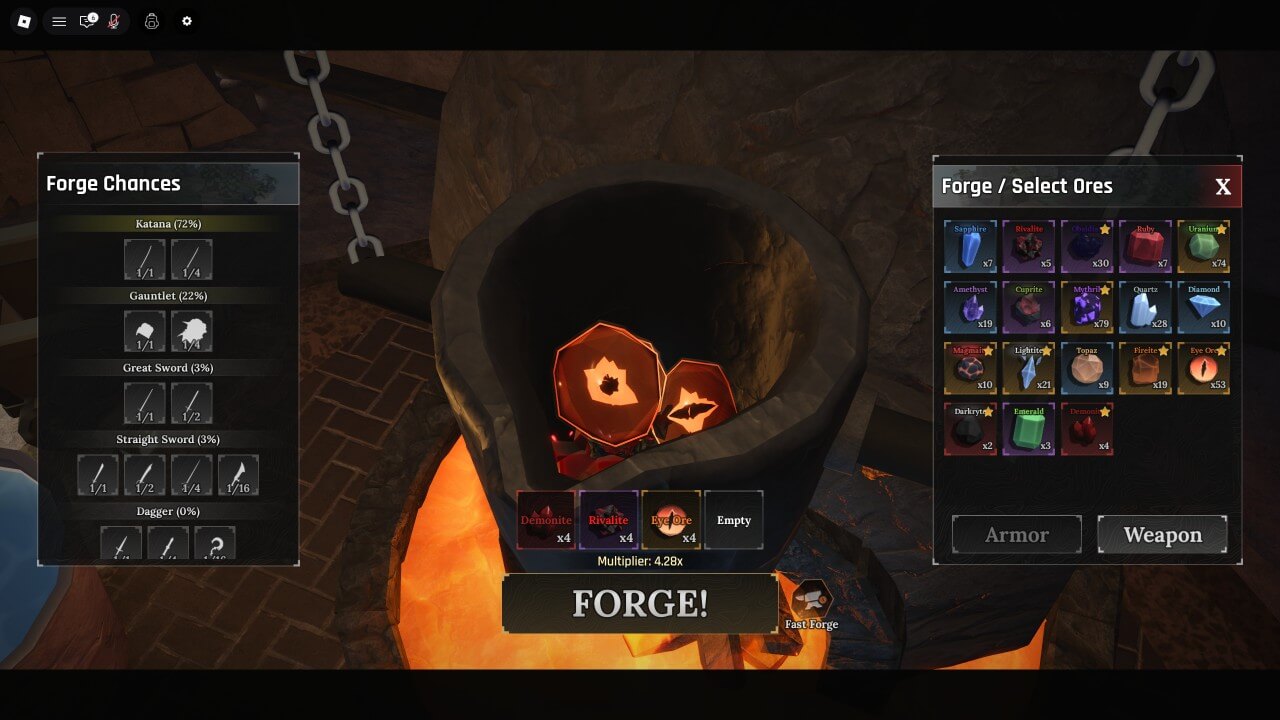Choose the Diamond ore

1203,307
